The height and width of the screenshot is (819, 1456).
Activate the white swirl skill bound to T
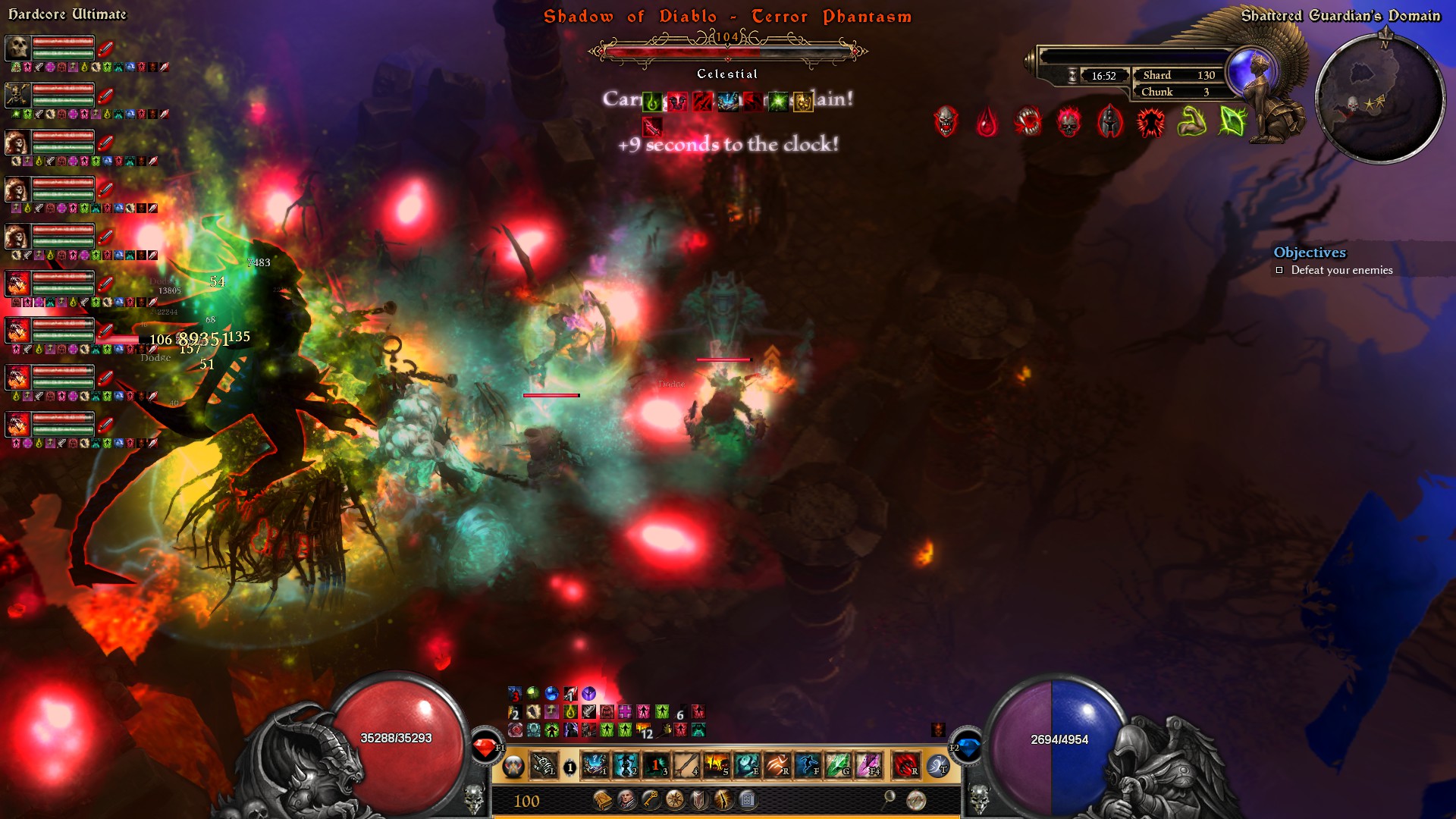938,766
